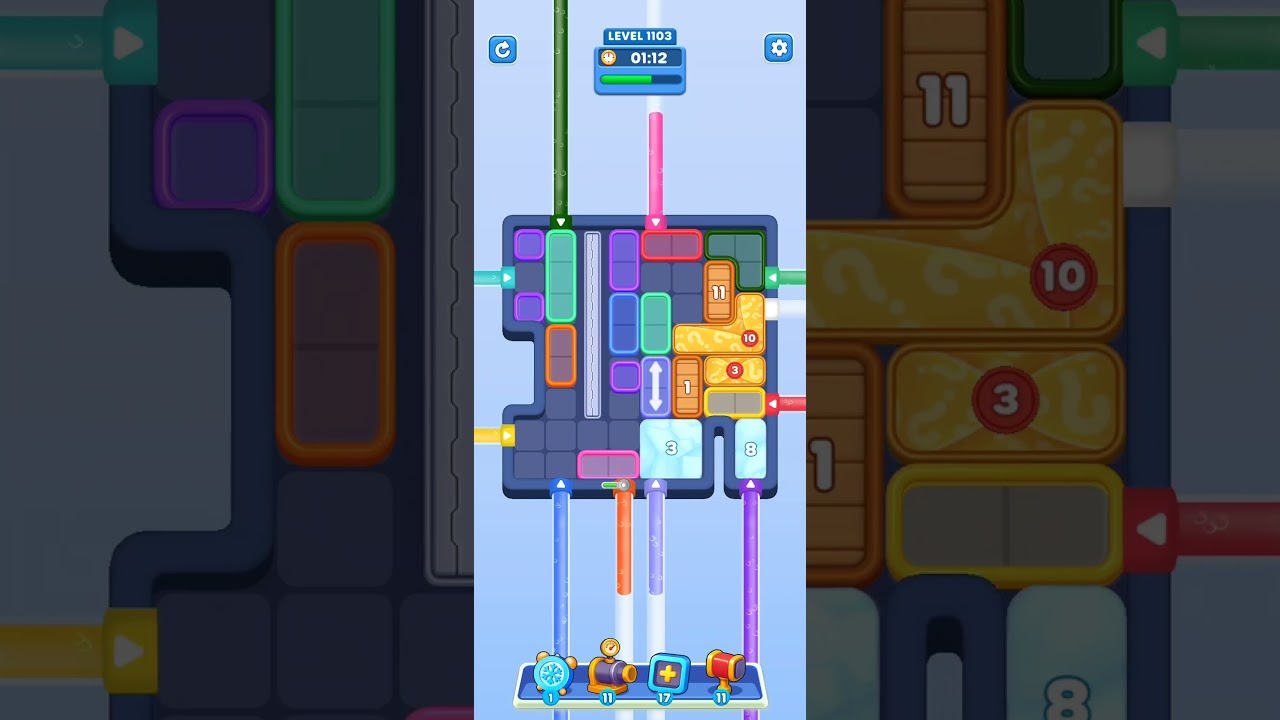Click the stopwatch icon beside the timer
Screen dimensions: 1280x720
pos(608,58)
